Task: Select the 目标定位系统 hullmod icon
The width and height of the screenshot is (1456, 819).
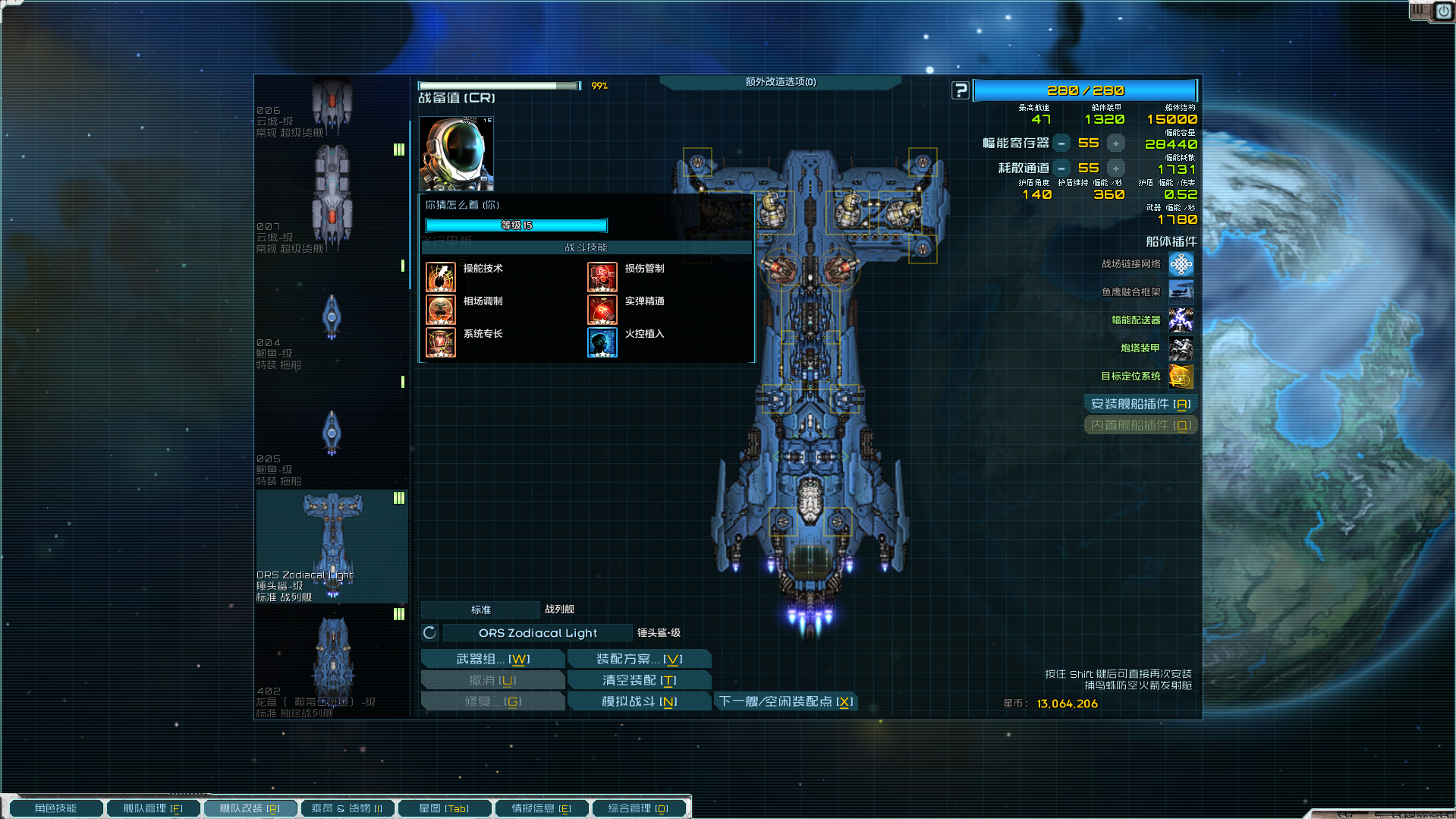Action: [1181, 376]
